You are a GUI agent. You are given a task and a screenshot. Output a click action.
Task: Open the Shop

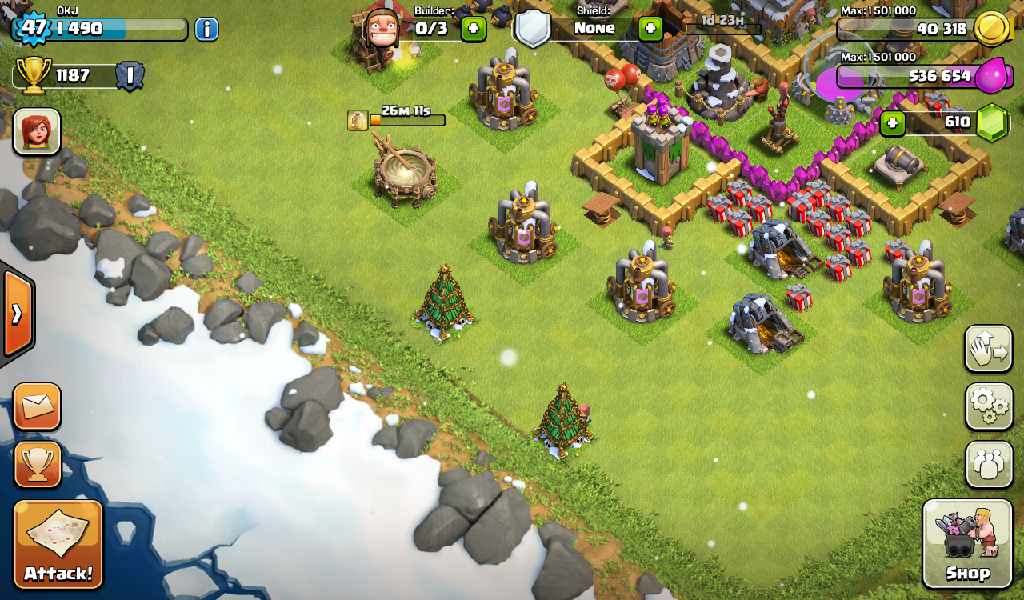tap(967, 544)
